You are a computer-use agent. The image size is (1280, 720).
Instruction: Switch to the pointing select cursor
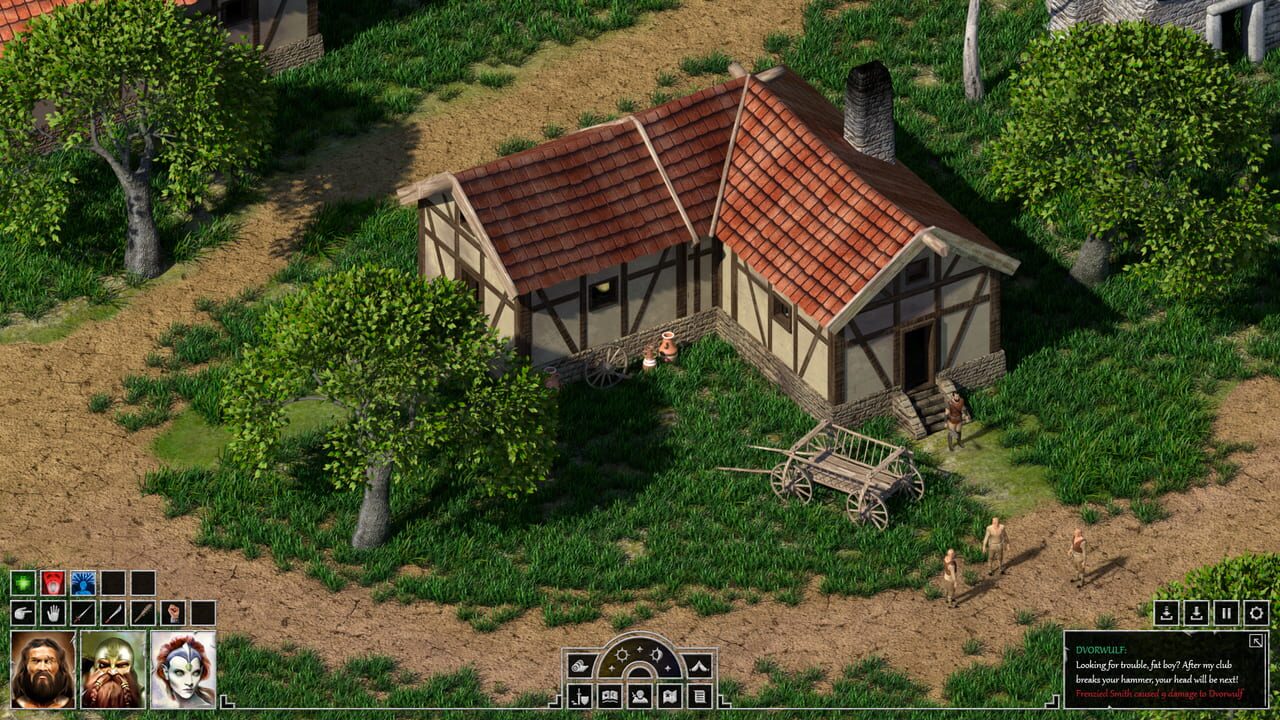pos(23,613)
